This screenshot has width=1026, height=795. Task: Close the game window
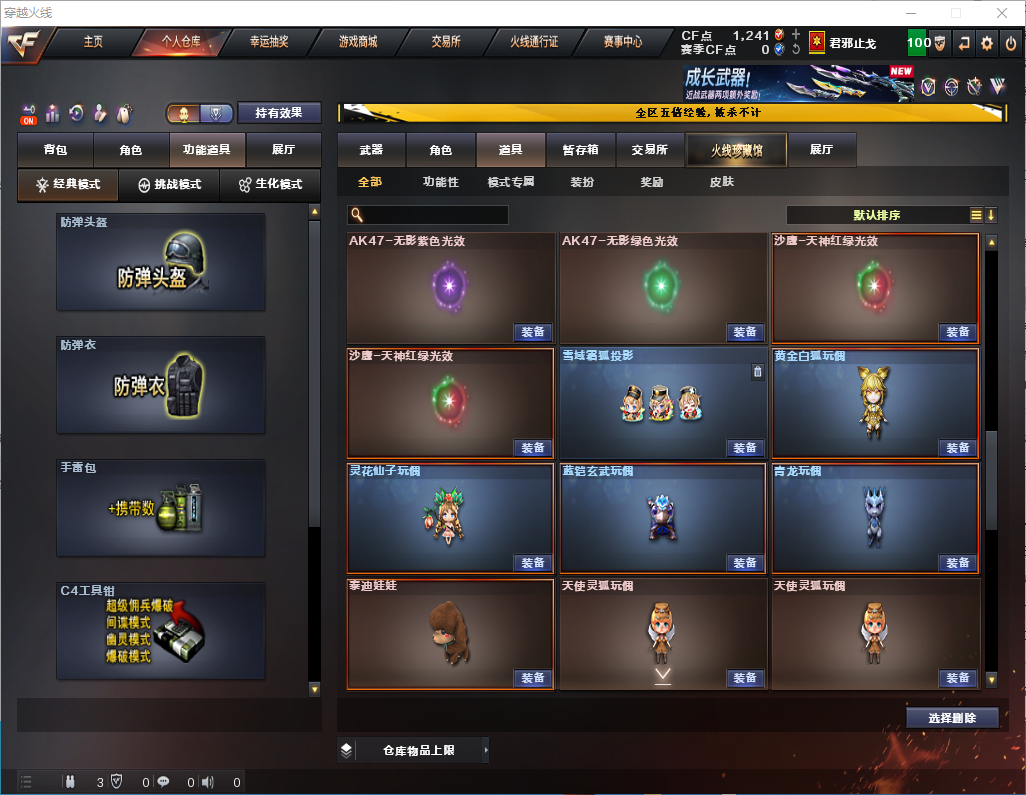tap(1002, 13)
